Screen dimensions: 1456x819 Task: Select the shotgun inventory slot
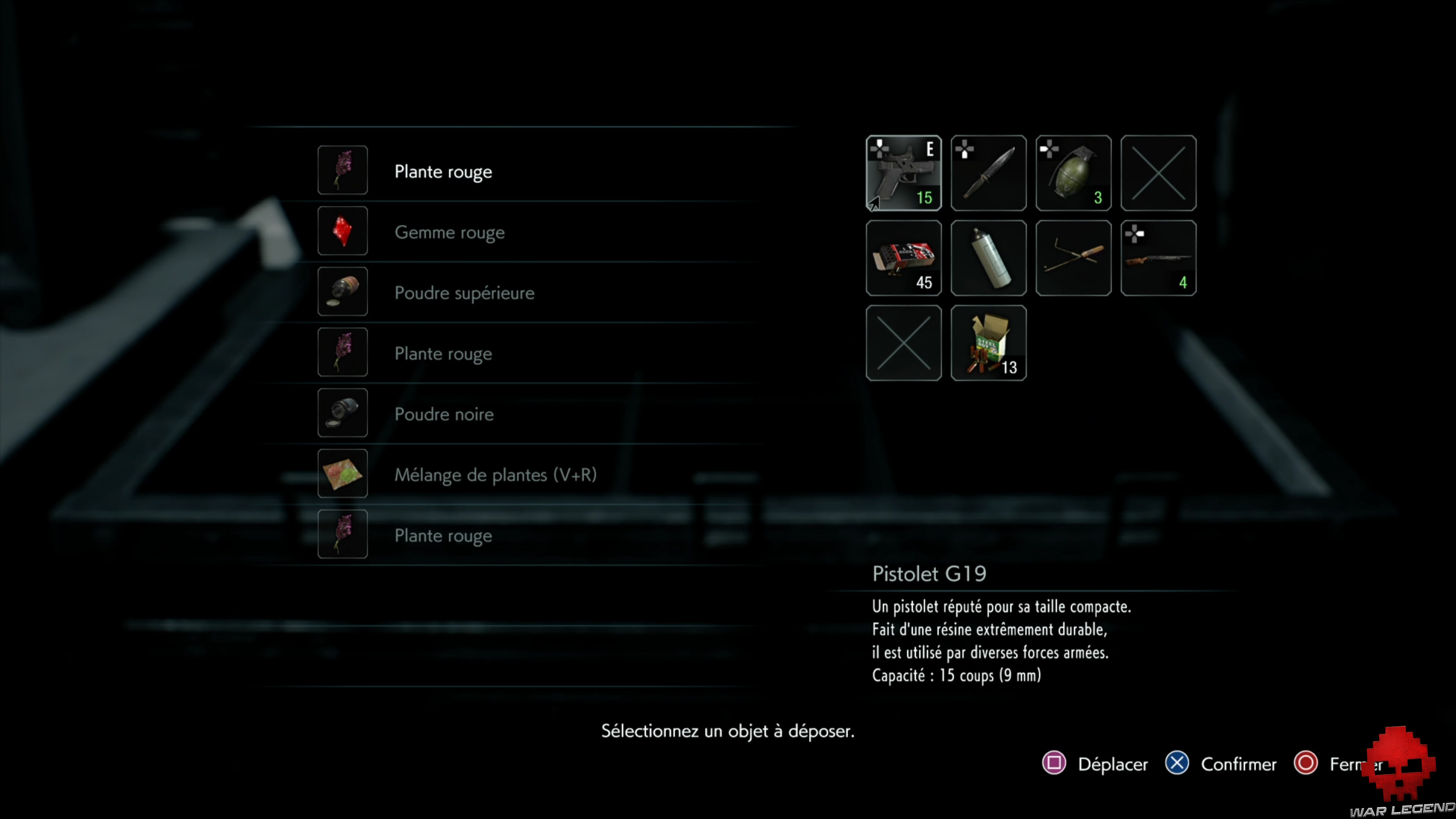click(x=1158, y=258)
